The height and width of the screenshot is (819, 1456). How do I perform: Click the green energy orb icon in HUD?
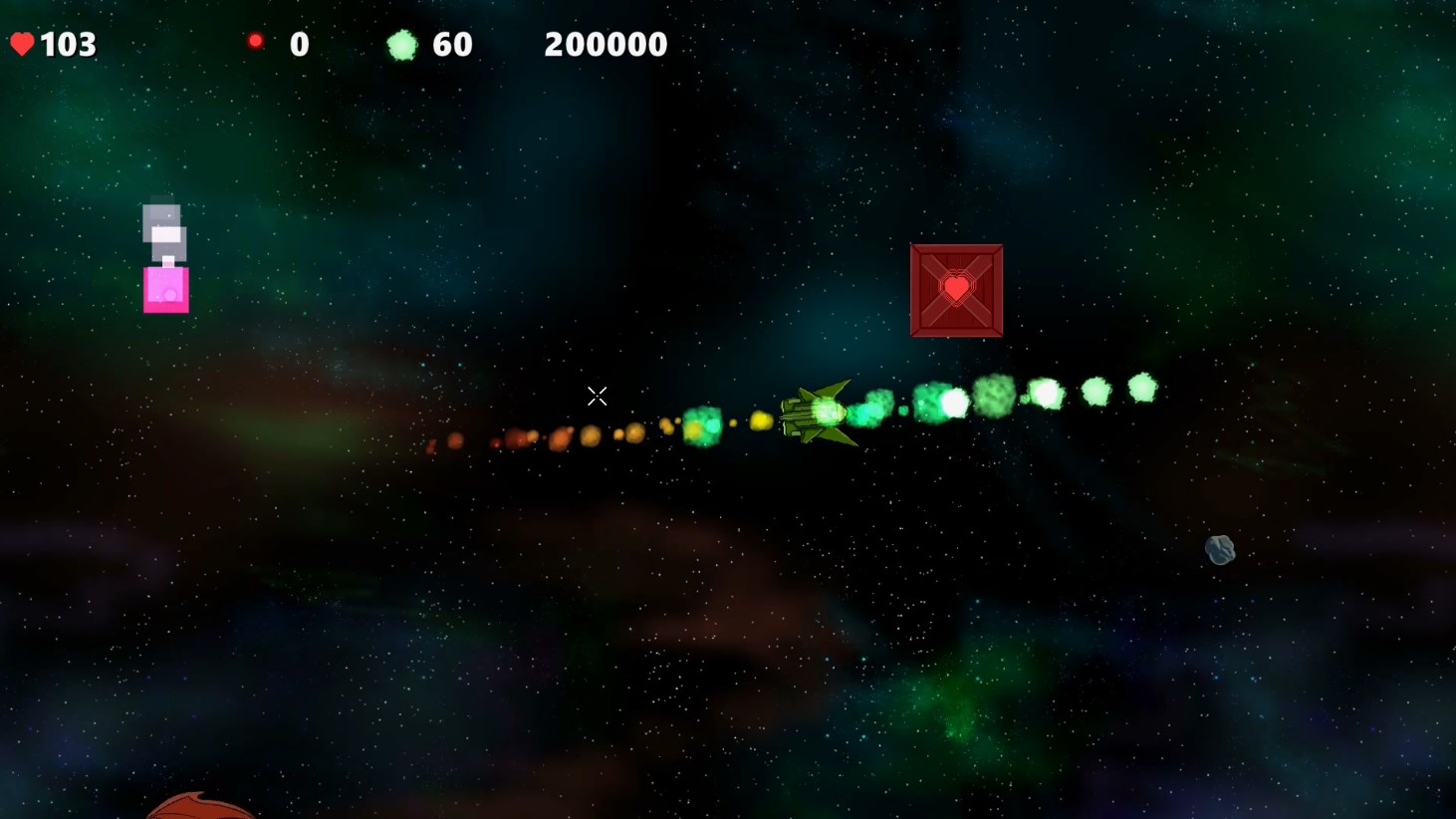pyautogui.click(x=402, y=43)
